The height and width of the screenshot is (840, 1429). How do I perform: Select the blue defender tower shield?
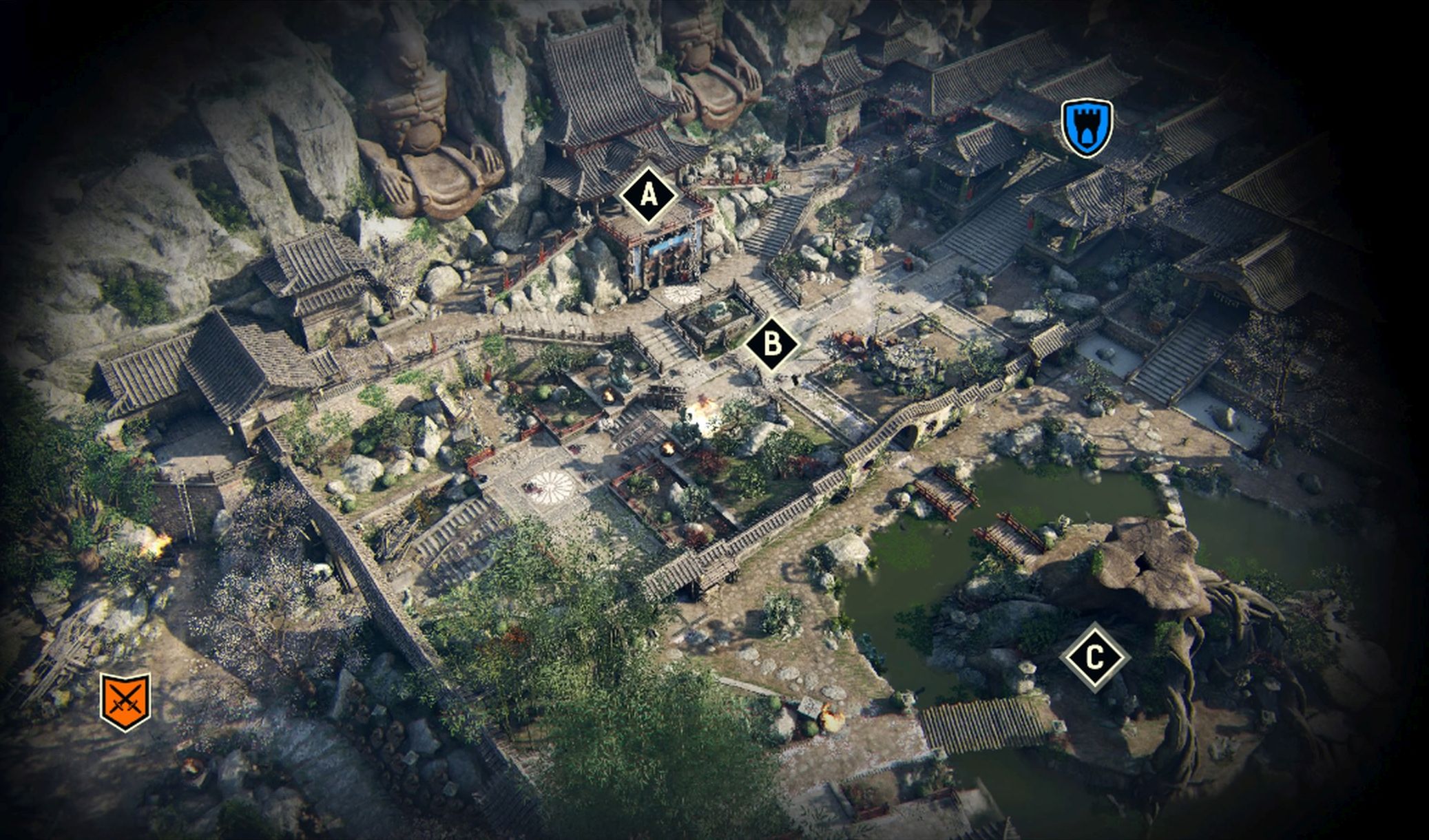(1087, 128)
